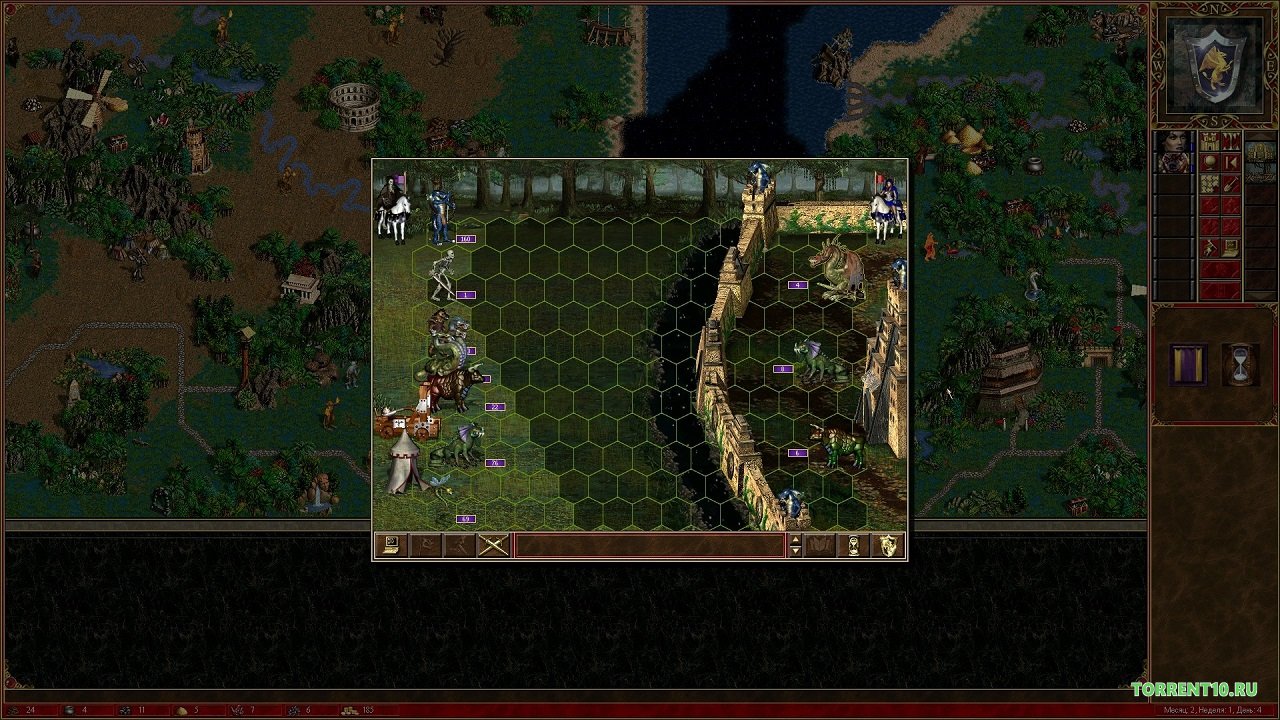
Task: Open adventure system options computer icon
Action: (x=1230, y=247)
